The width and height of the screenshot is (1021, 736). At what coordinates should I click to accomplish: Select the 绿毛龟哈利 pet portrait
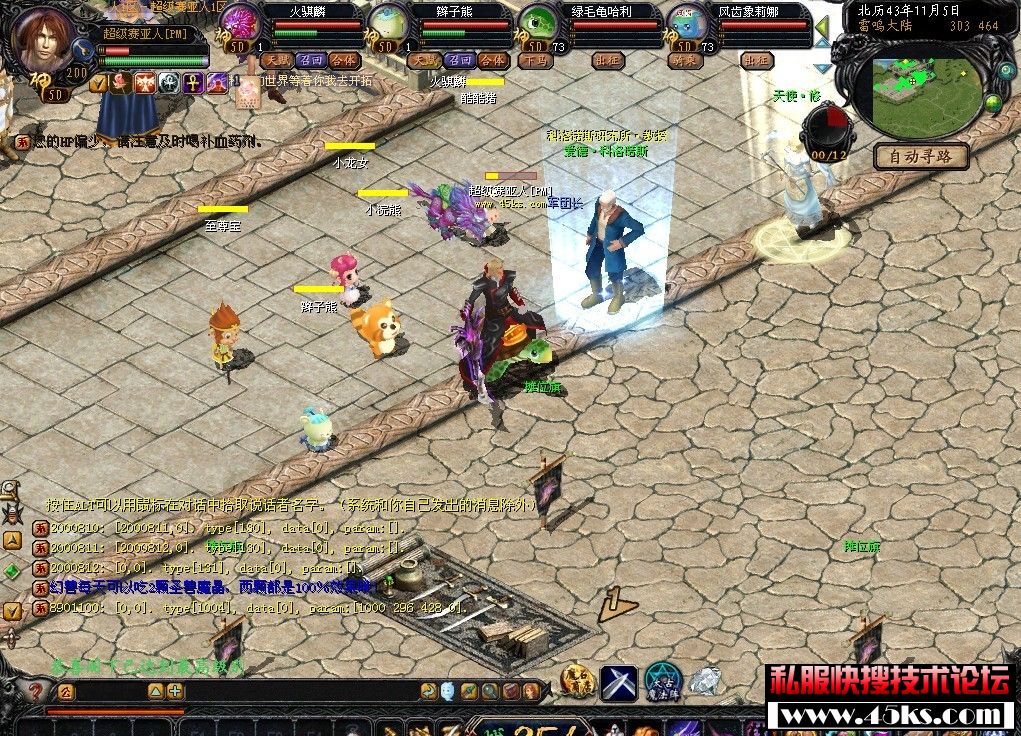pos(538,24)
